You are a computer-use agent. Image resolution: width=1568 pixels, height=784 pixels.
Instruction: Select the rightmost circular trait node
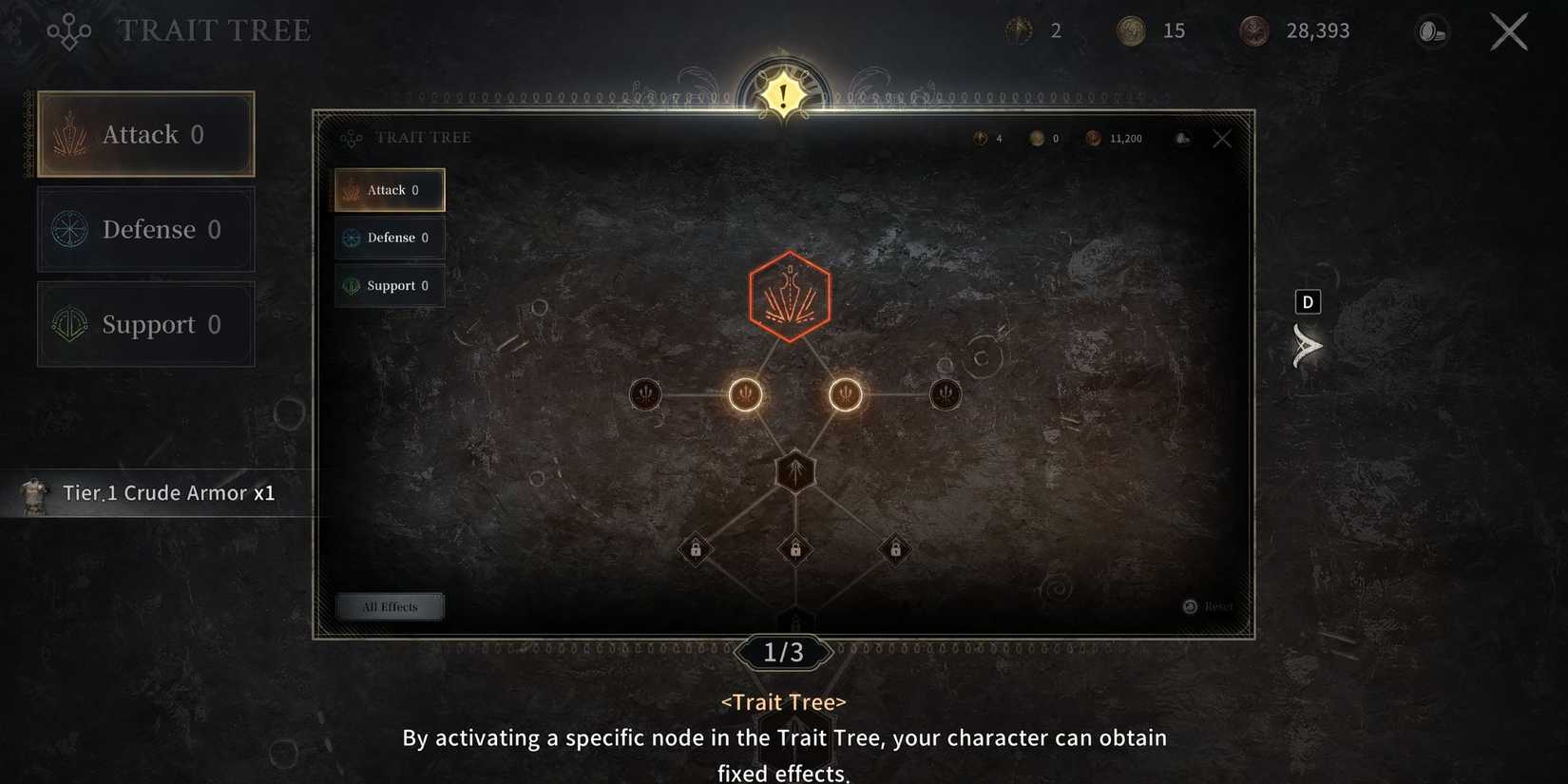(945, 393)
